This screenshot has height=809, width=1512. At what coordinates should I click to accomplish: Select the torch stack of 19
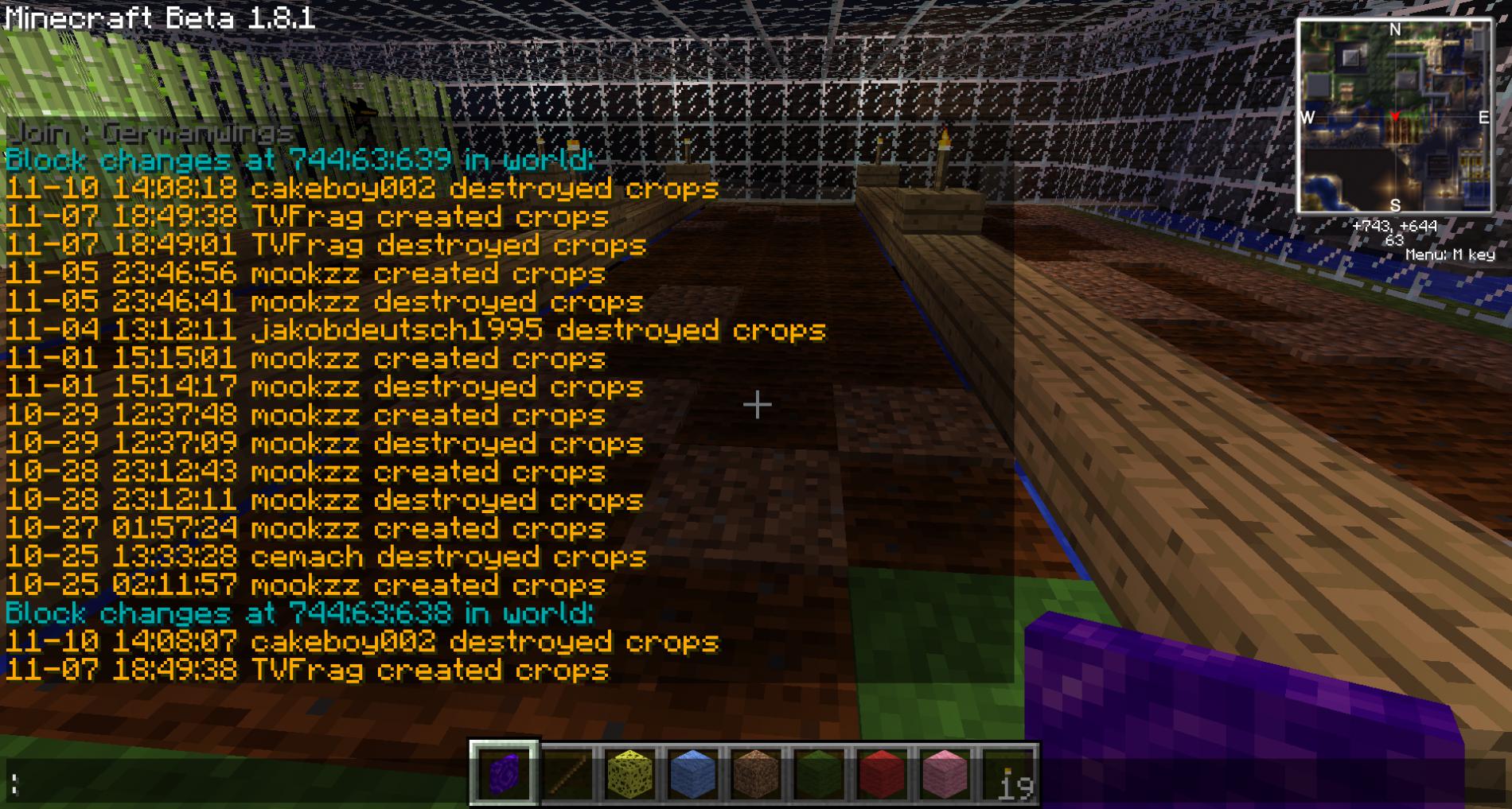click(x=1007, y=773)
